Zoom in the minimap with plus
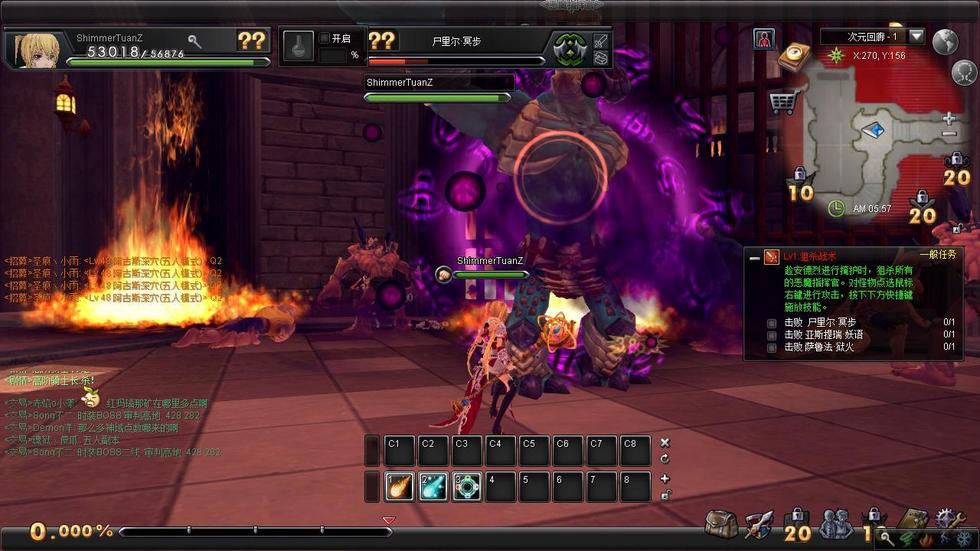 click(x=949, y=118)
